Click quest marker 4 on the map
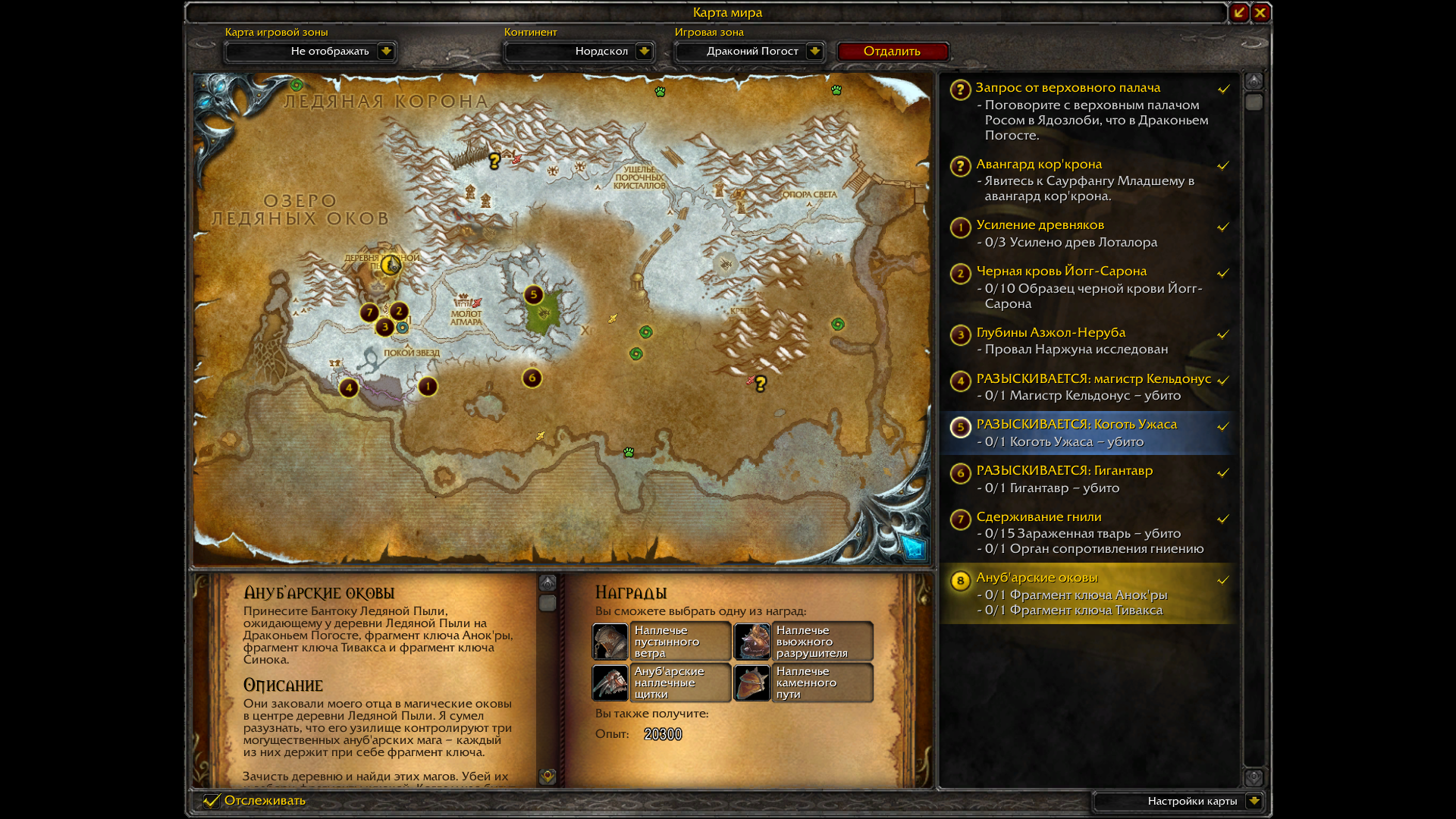 (349, 388)
